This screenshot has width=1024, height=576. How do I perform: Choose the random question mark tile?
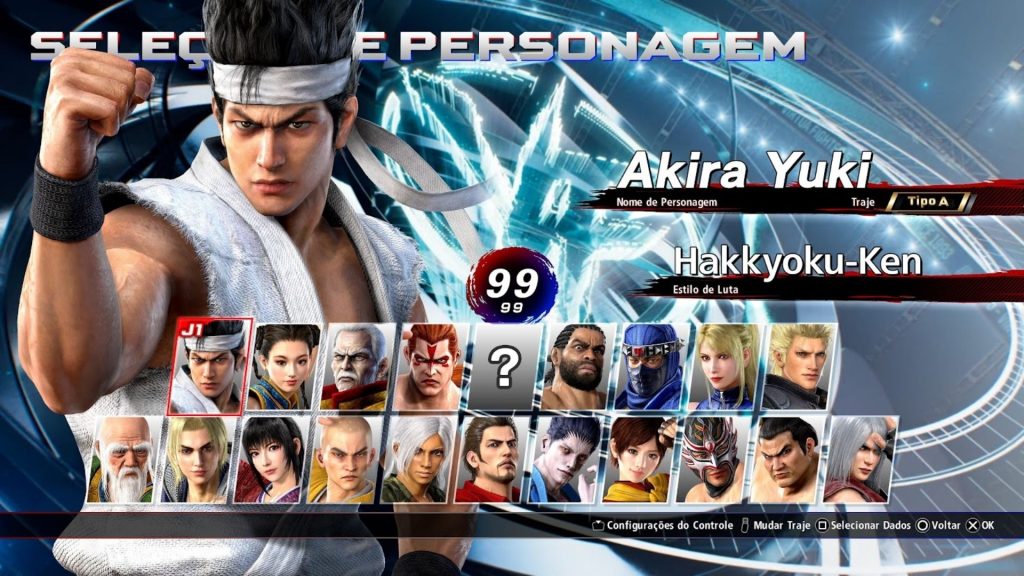coord(505,367)
